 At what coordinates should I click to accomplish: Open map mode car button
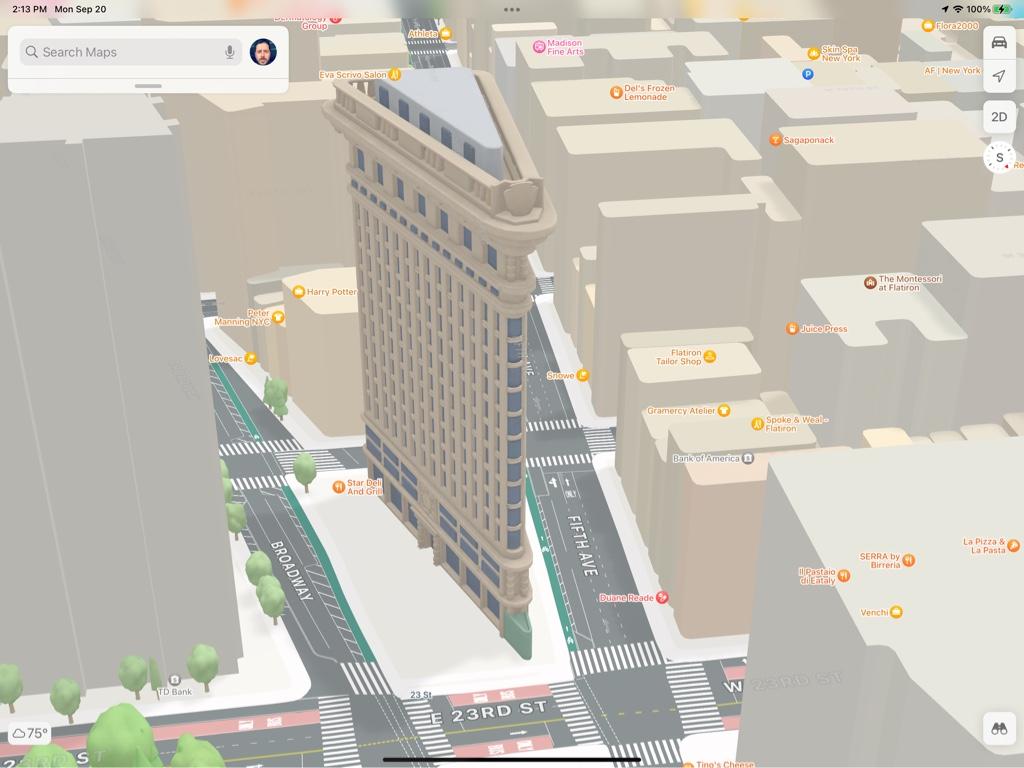click(998, 43)
